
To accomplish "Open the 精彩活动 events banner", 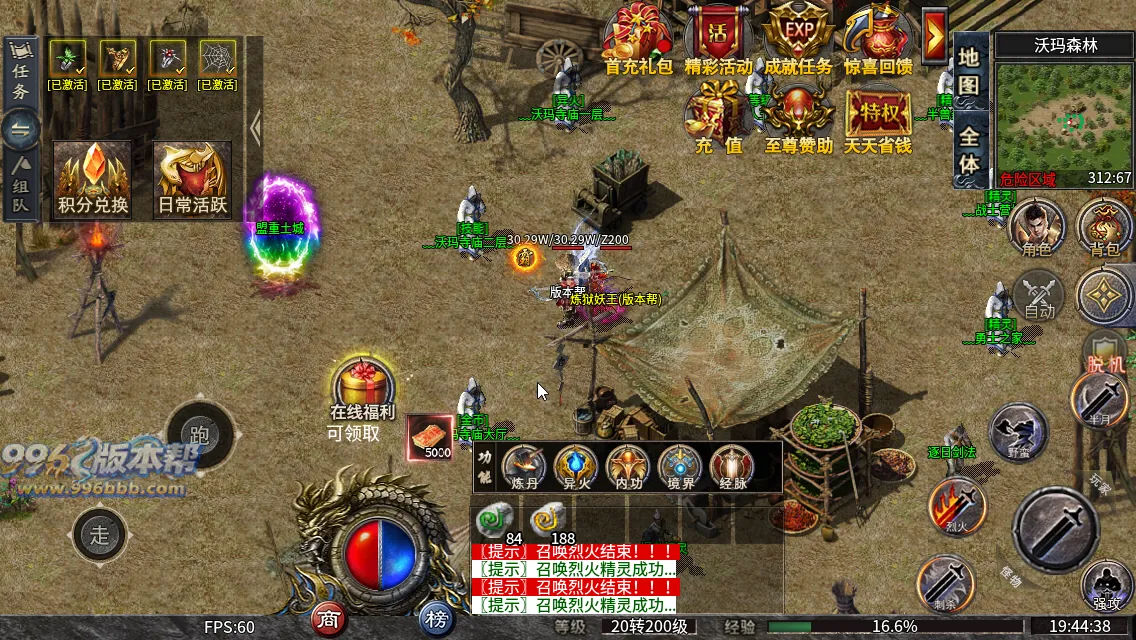I will tap(718, 38).
